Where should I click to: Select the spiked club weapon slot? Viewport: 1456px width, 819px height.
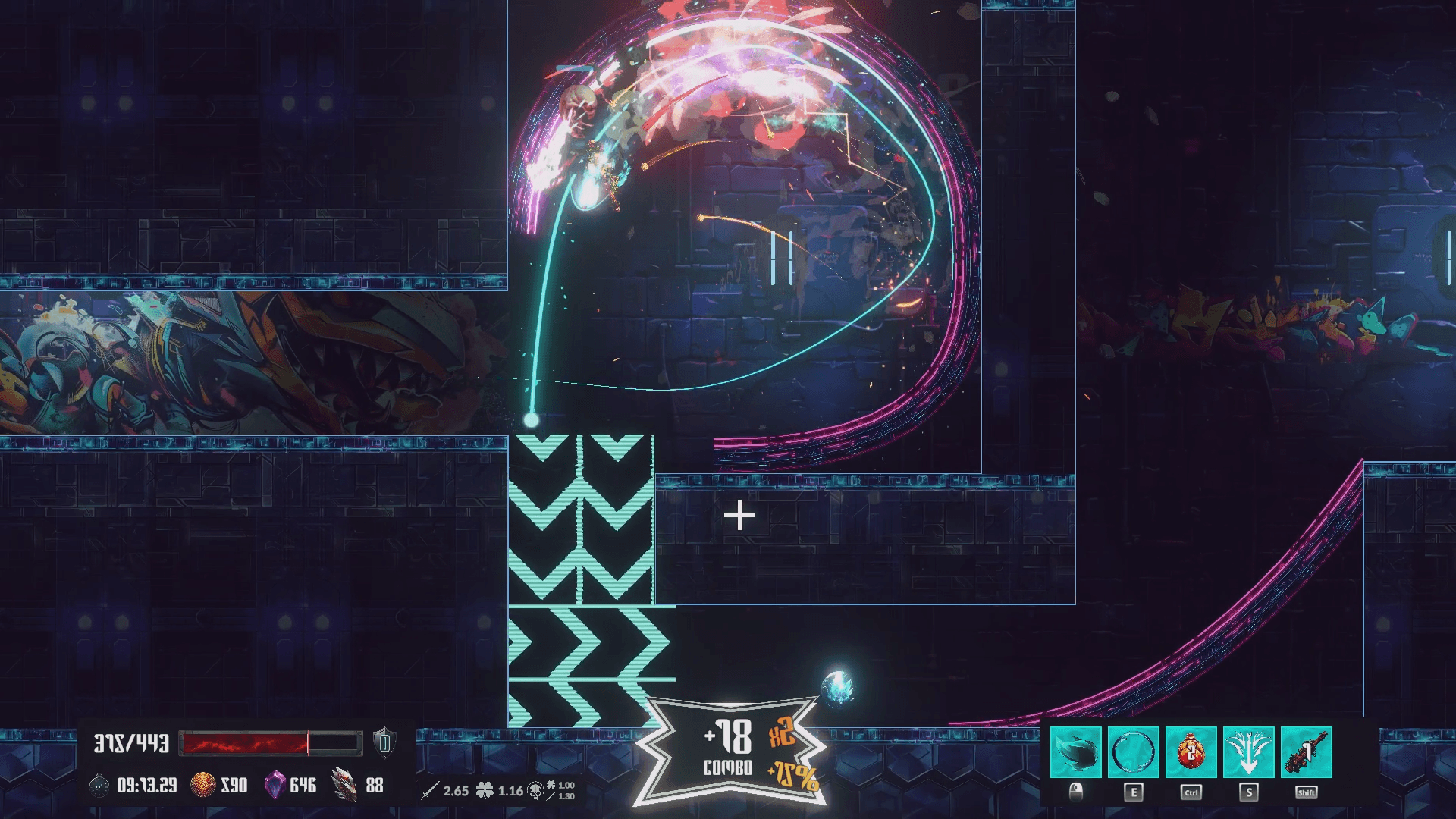tap(1306, 752)
